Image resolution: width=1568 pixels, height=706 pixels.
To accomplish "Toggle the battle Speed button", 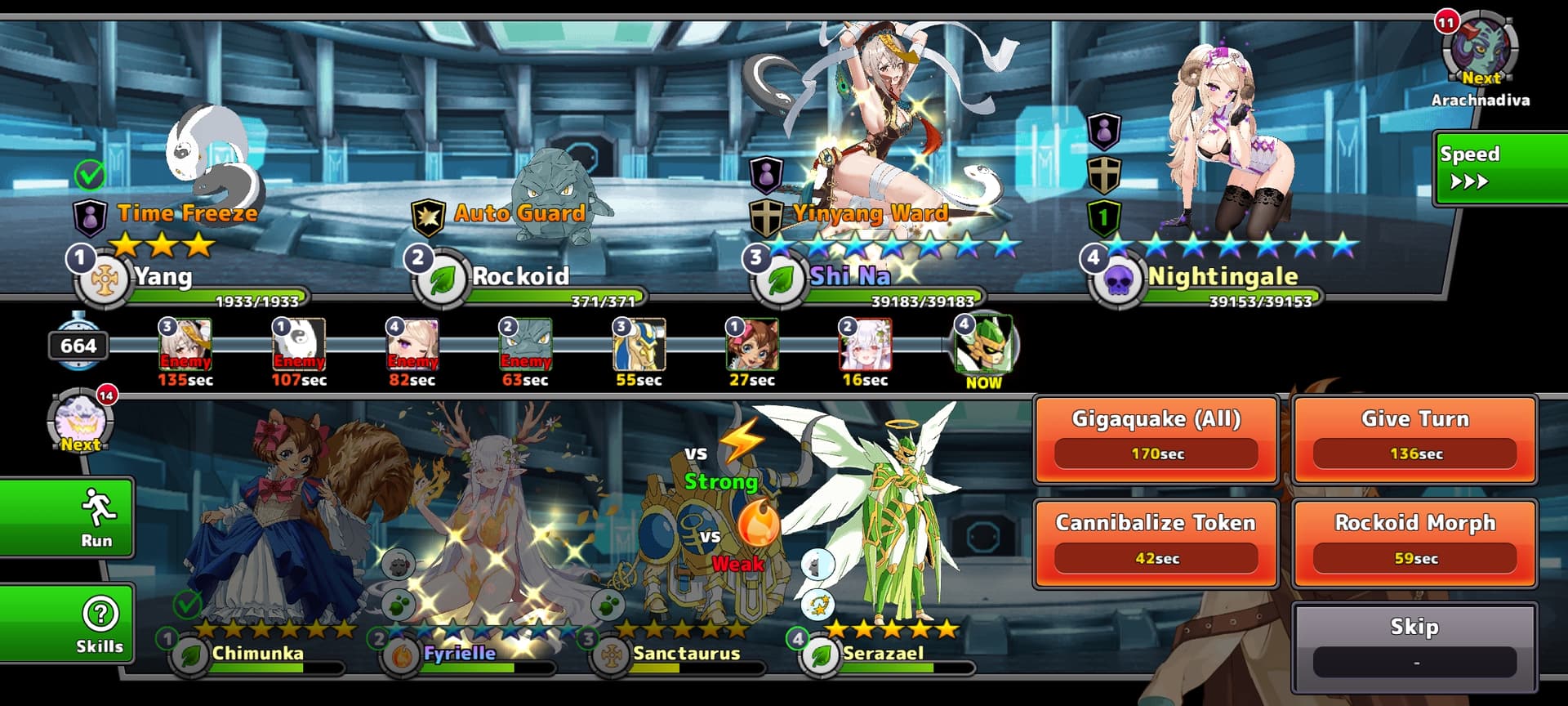I will coord(1499,168).
